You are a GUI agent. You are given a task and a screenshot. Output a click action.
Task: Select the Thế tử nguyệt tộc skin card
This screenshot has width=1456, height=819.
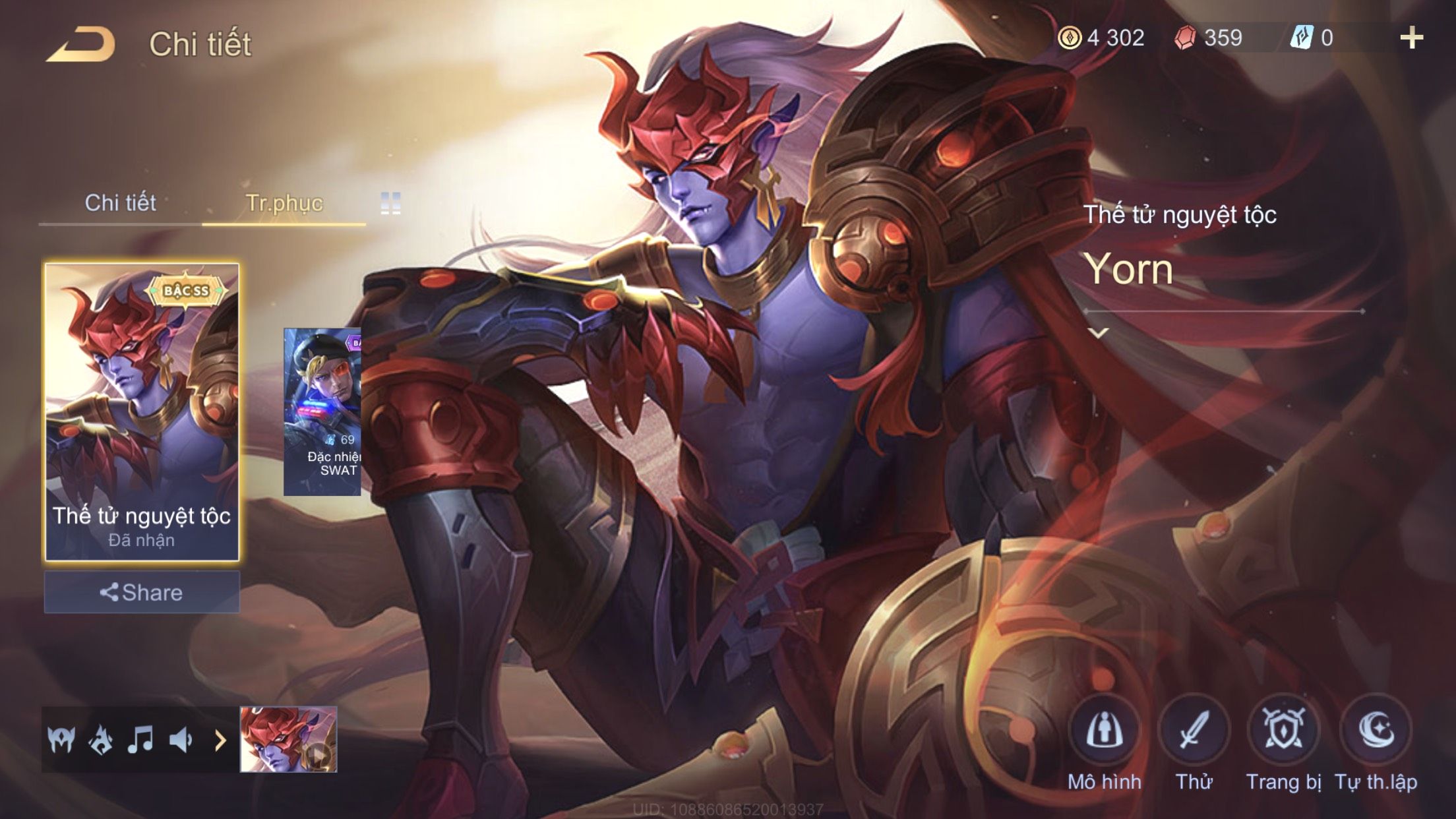click(x=142, y=412)
